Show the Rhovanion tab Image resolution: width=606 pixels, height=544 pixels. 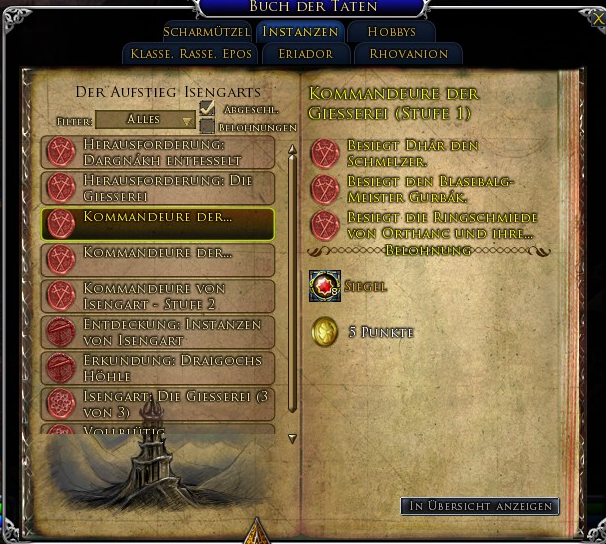[408, 53]
